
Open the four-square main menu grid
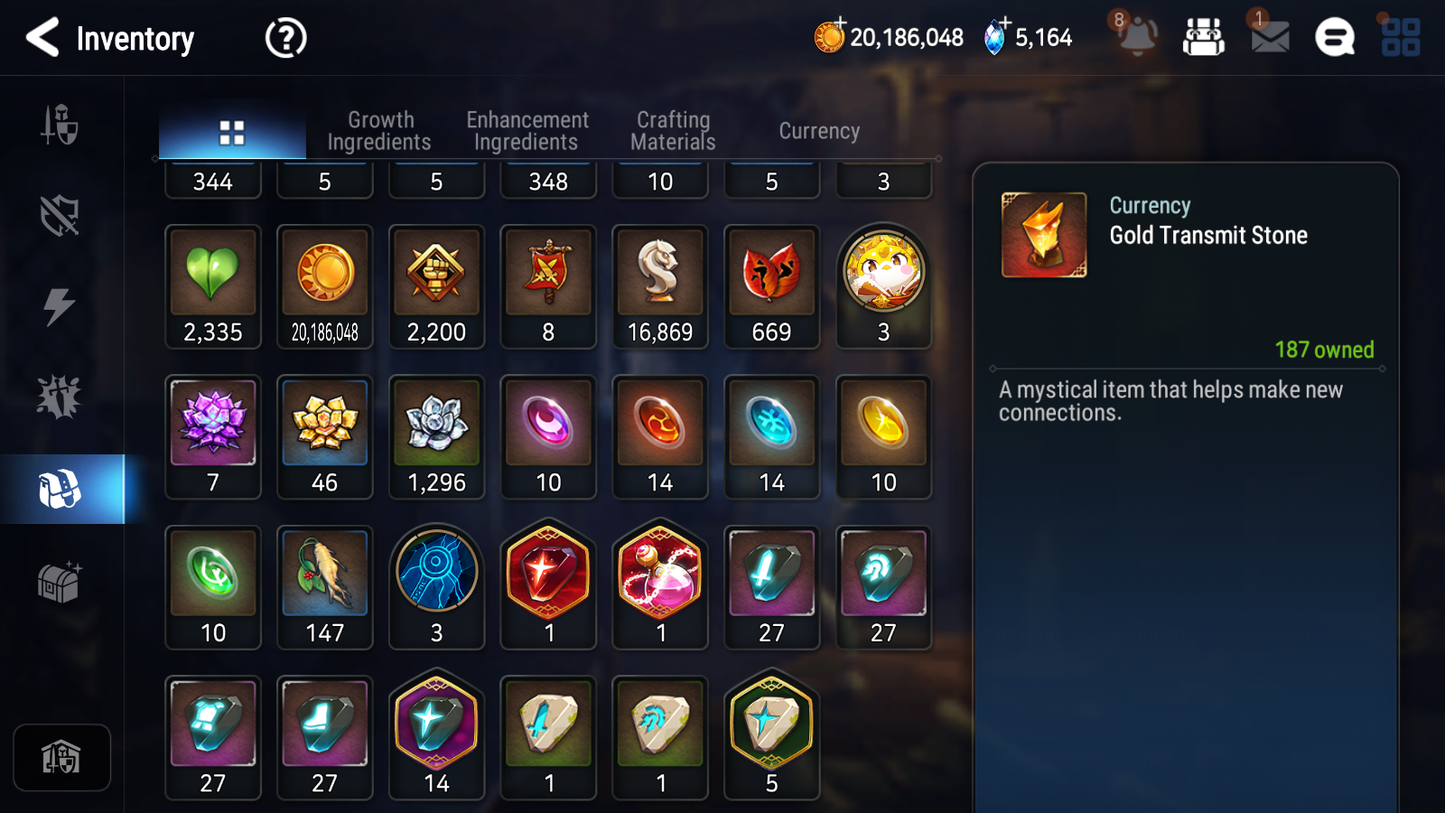(1400, 37)
